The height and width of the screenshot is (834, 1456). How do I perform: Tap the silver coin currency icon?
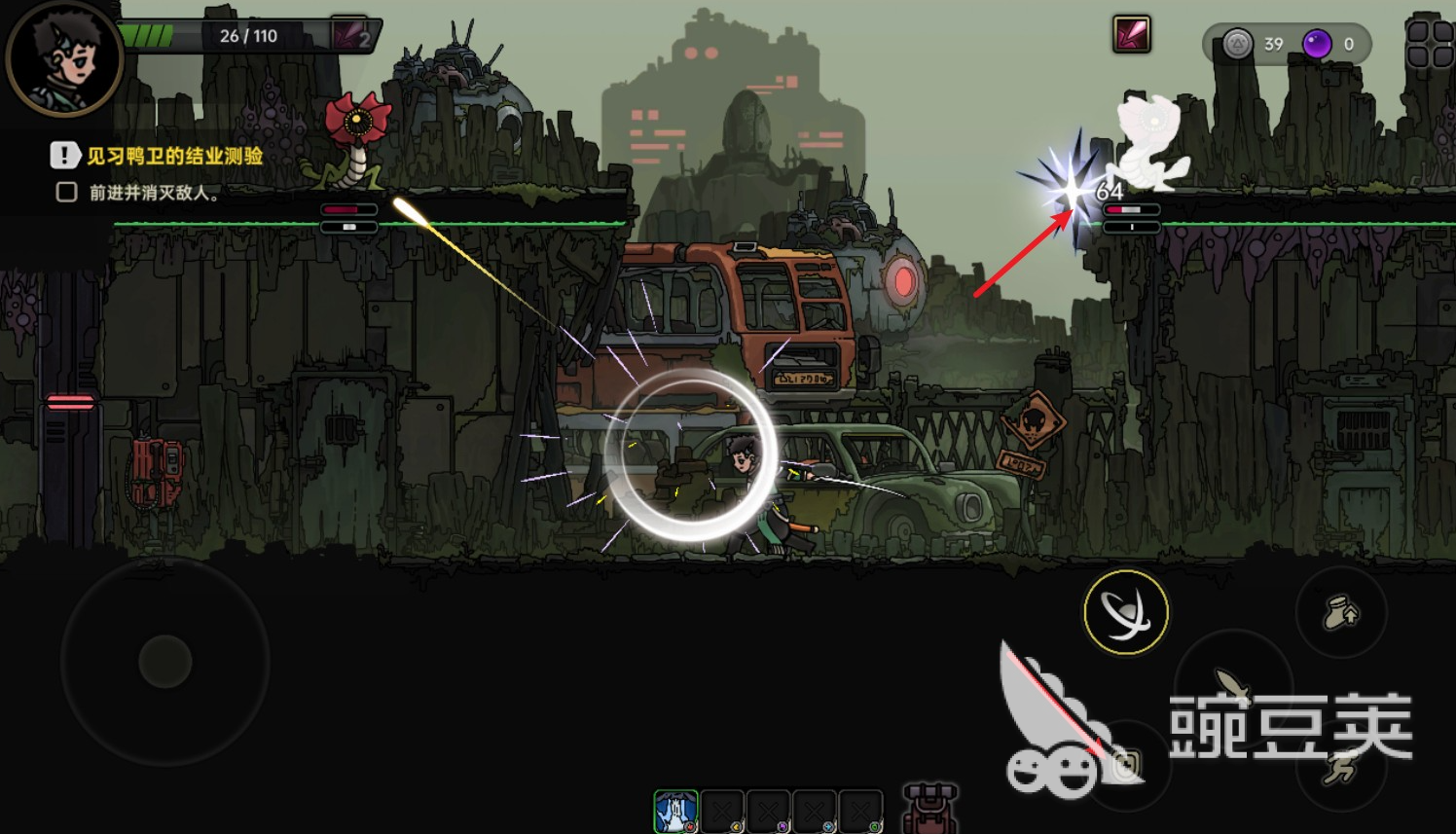point(1237,44)
